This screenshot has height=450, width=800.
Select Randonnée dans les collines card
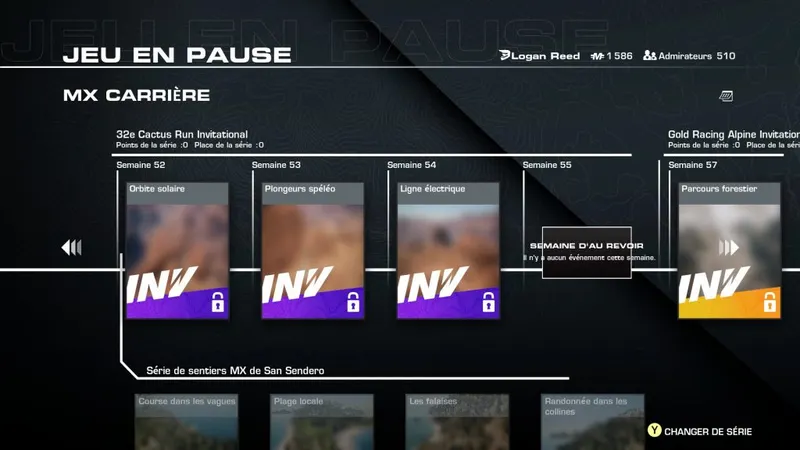tap(592, 422)
